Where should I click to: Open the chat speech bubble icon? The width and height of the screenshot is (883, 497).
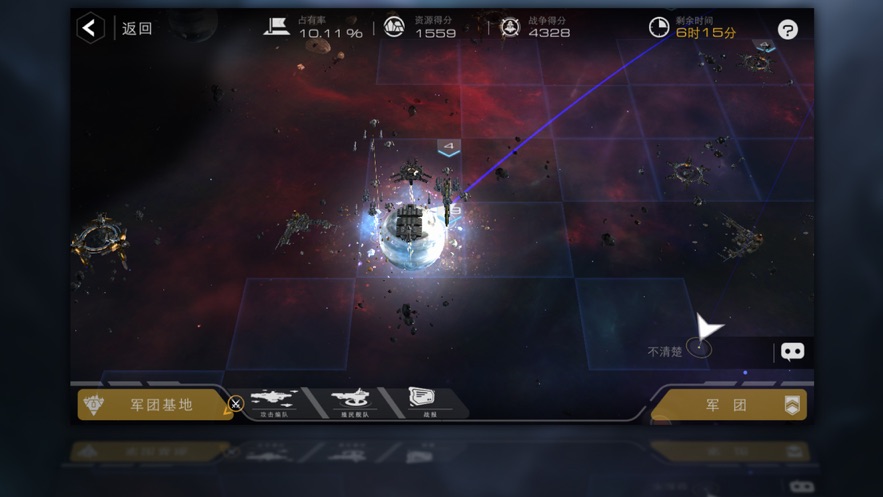pos(792,351)
